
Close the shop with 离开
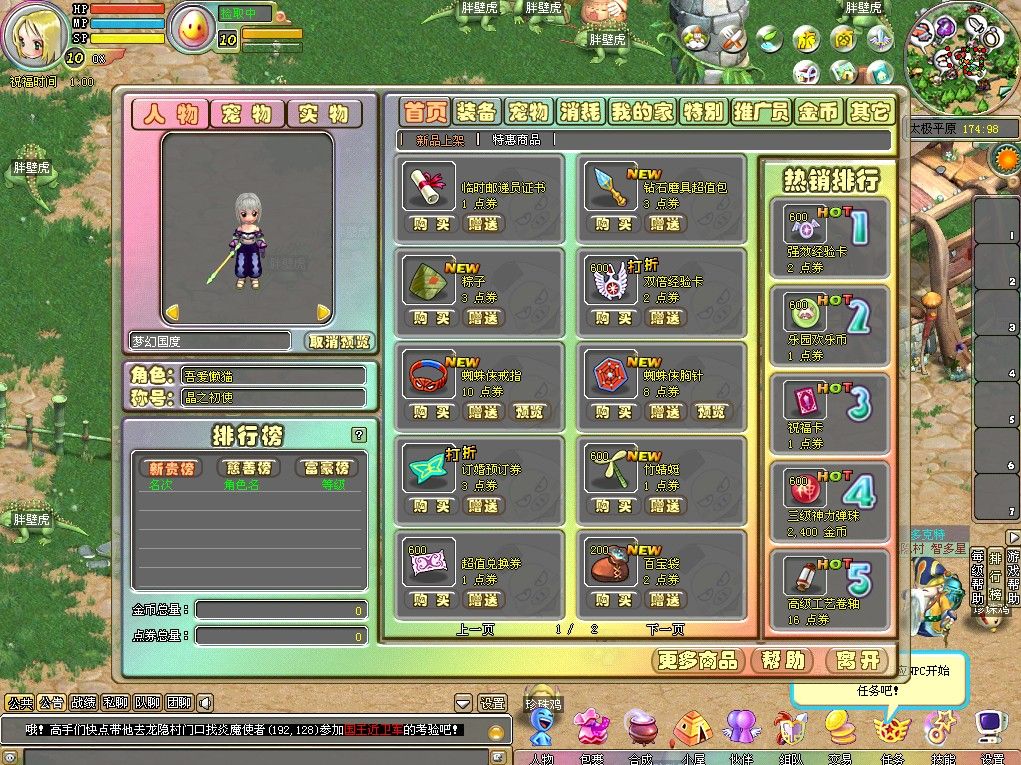tap(858, 660)
